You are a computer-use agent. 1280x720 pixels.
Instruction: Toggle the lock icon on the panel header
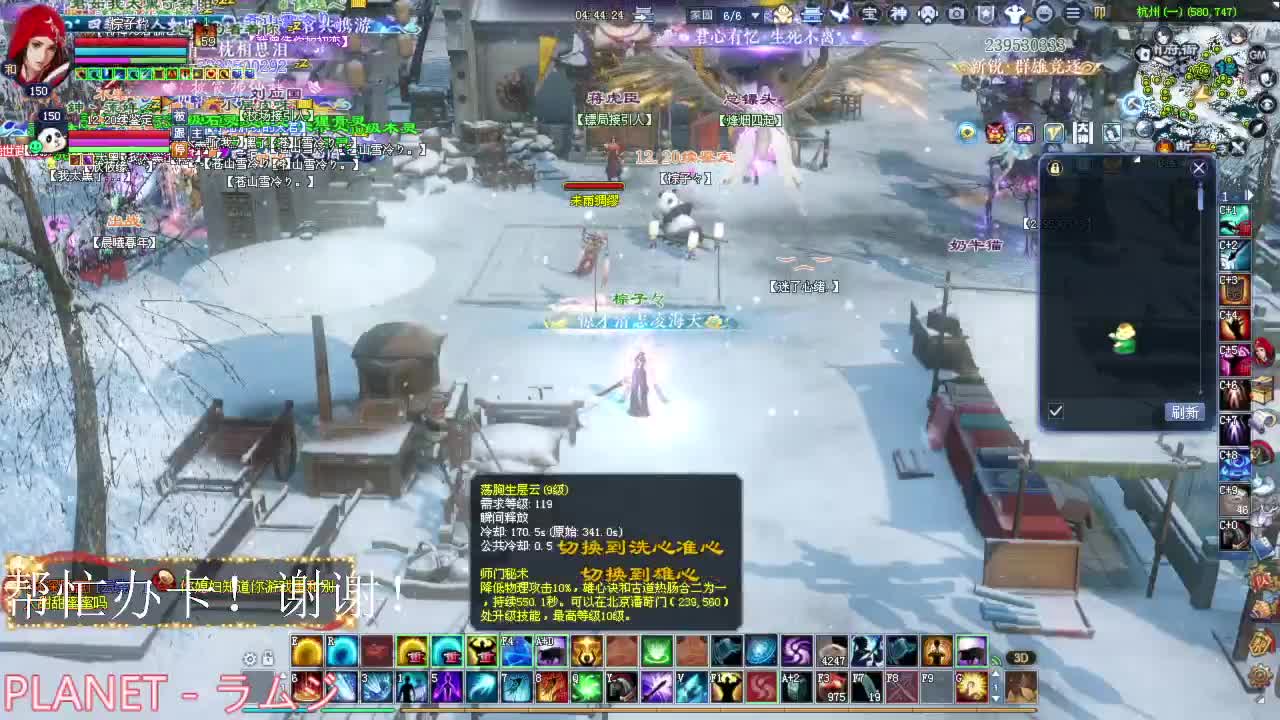click(1054, 167)
